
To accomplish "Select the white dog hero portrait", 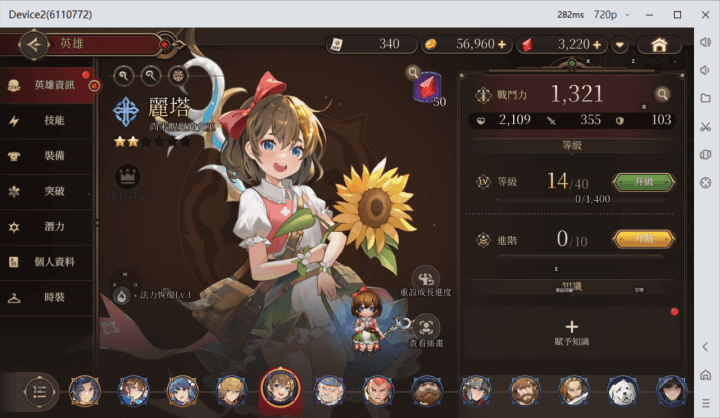I will point(622,390).
